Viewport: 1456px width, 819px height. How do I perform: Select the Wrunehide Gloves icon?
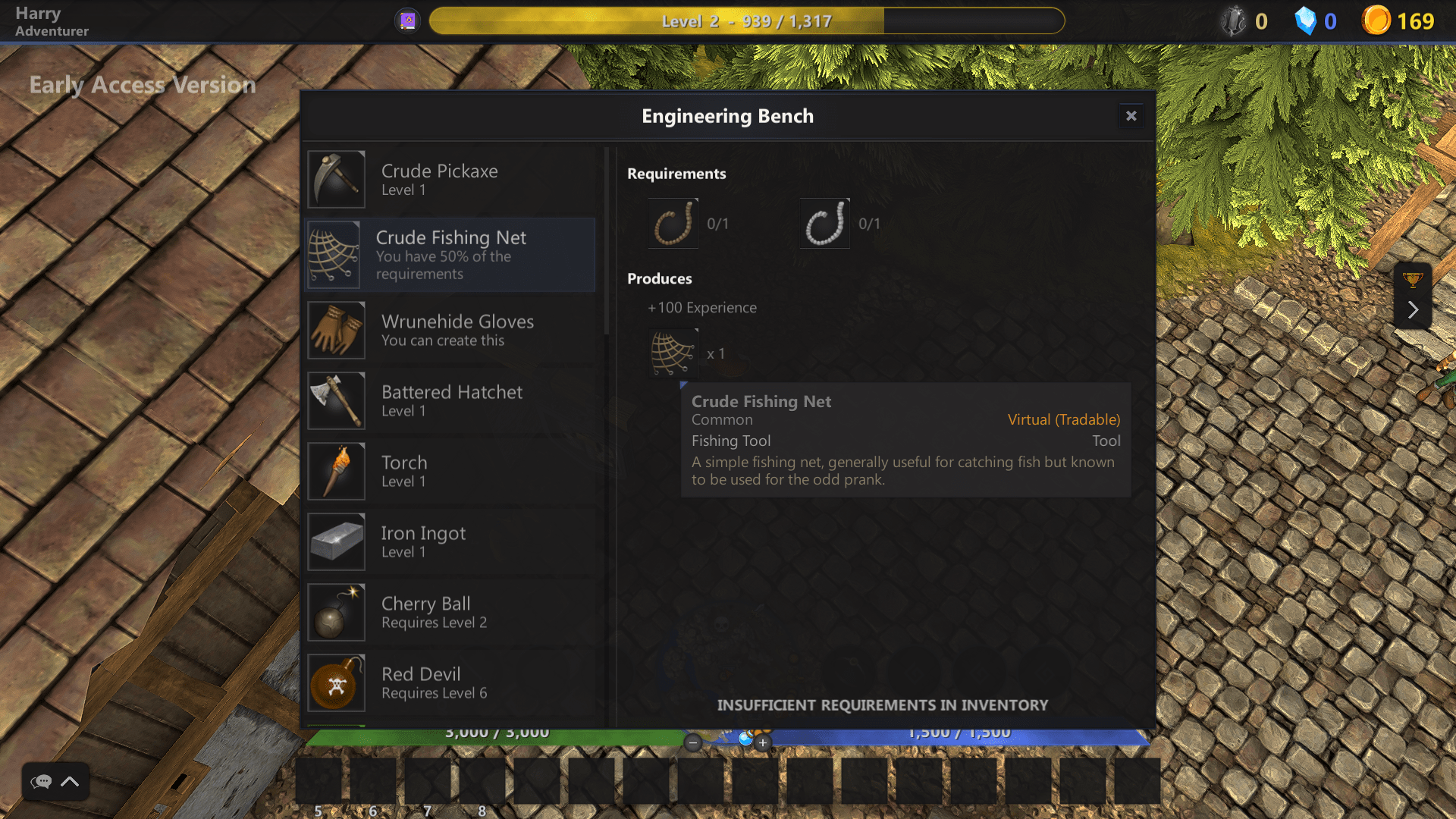click(x=336, y=330)
